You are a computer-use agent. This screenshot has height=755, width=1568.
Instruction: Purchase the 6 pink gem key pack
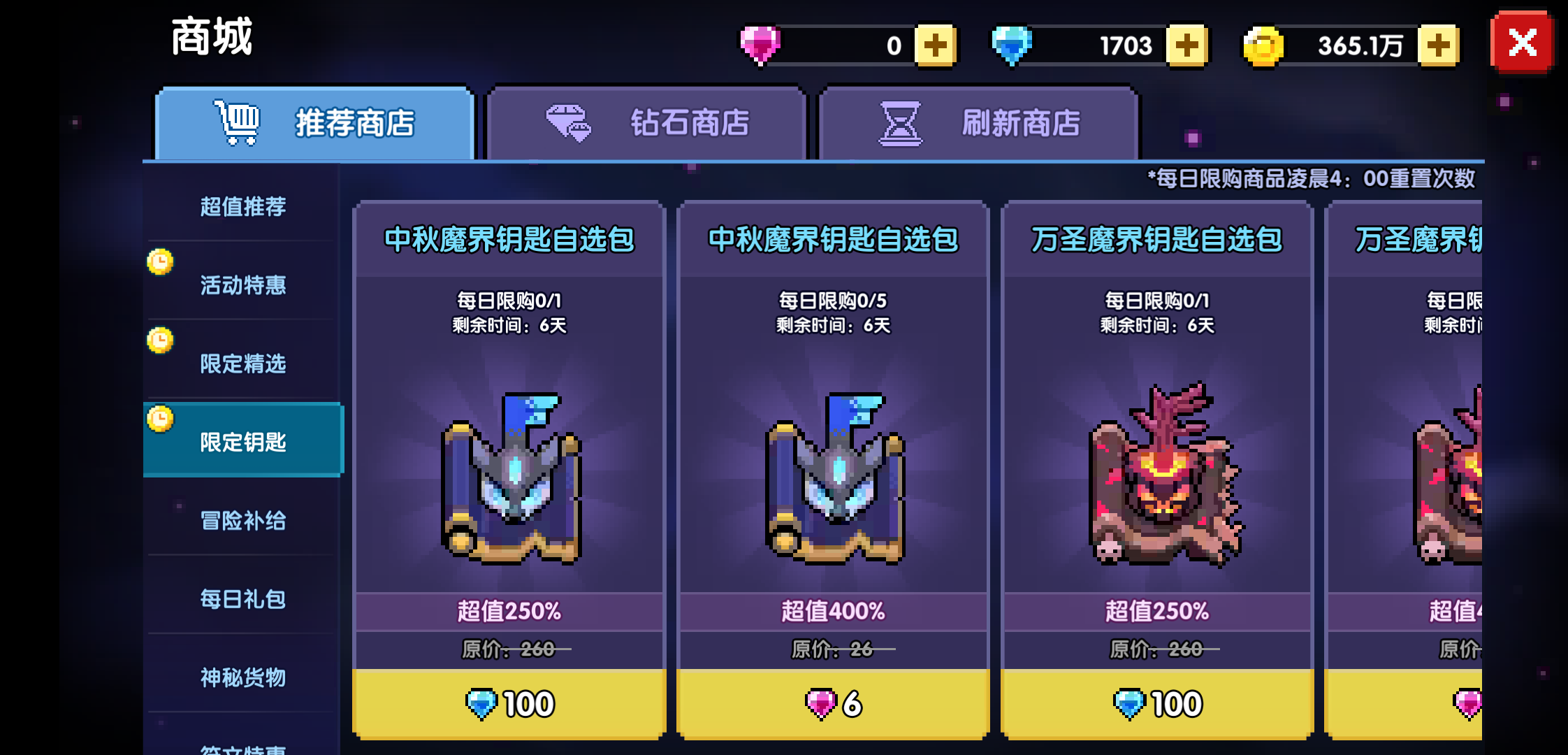[833, 703]
